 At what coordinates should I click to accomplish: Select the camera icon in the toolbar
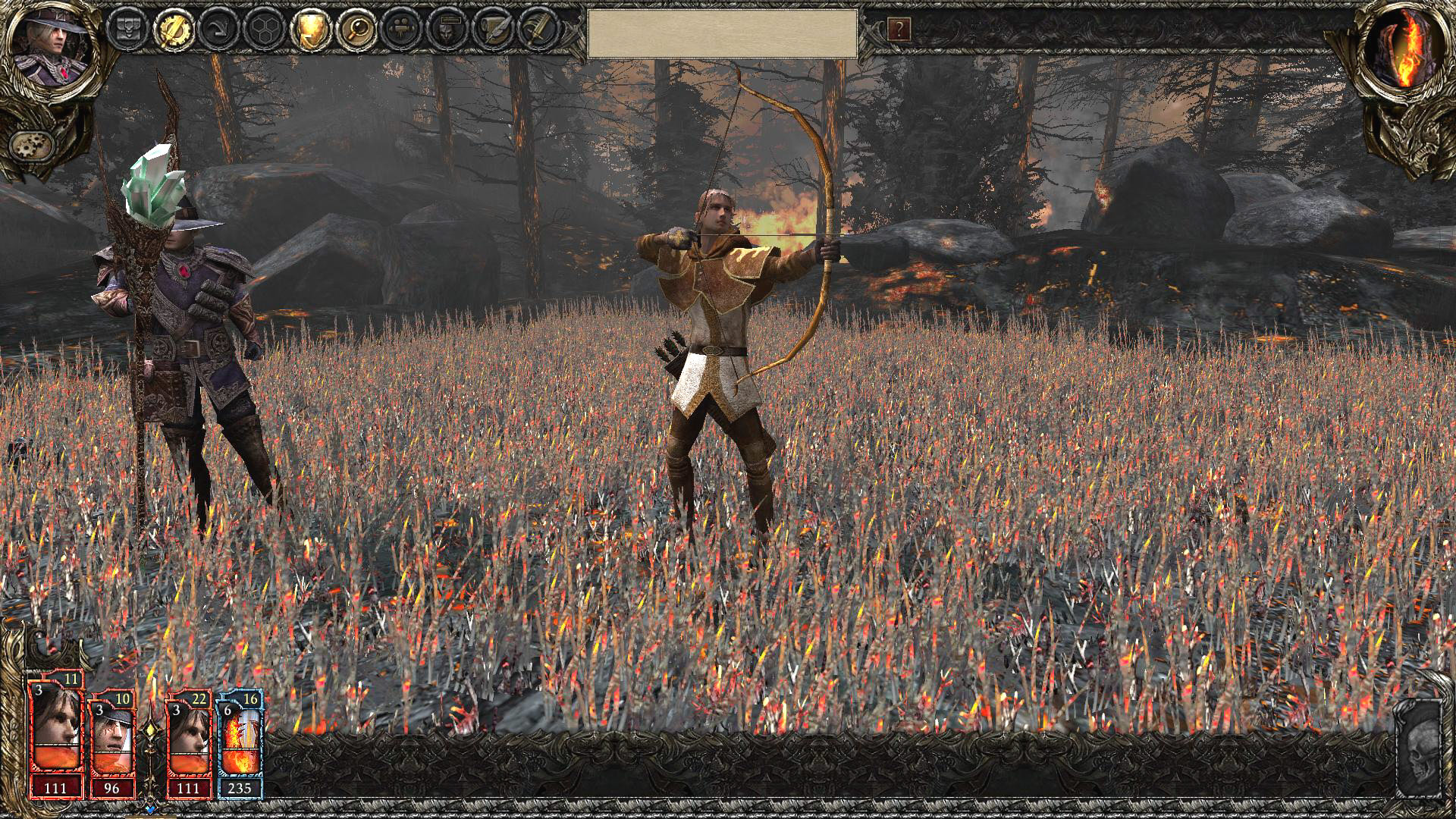(x=402, y=30)
